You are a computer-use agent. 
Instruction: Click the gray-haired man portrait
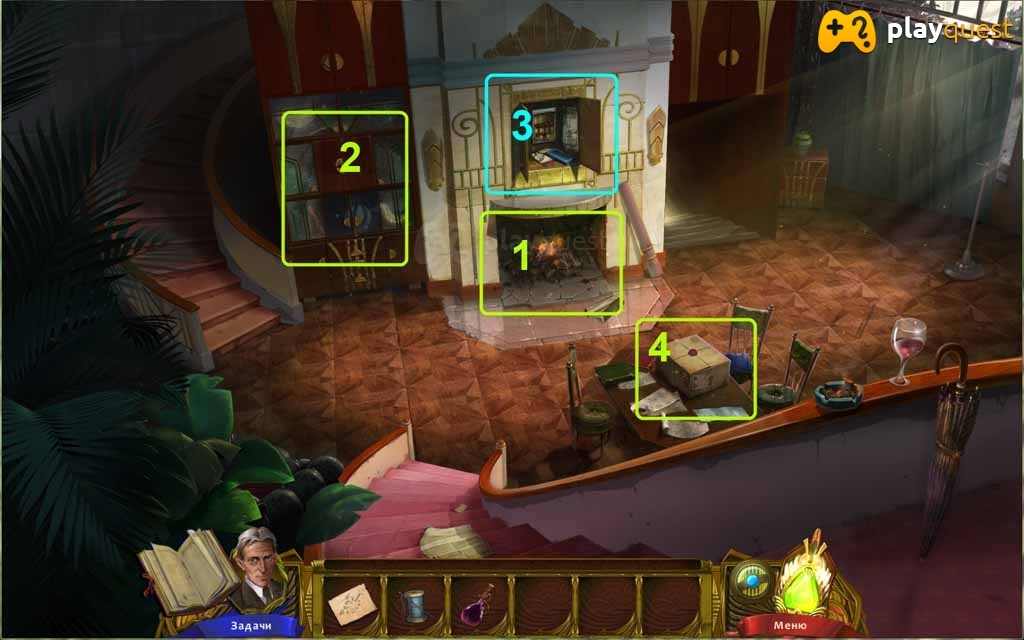(x=260, y=566)
